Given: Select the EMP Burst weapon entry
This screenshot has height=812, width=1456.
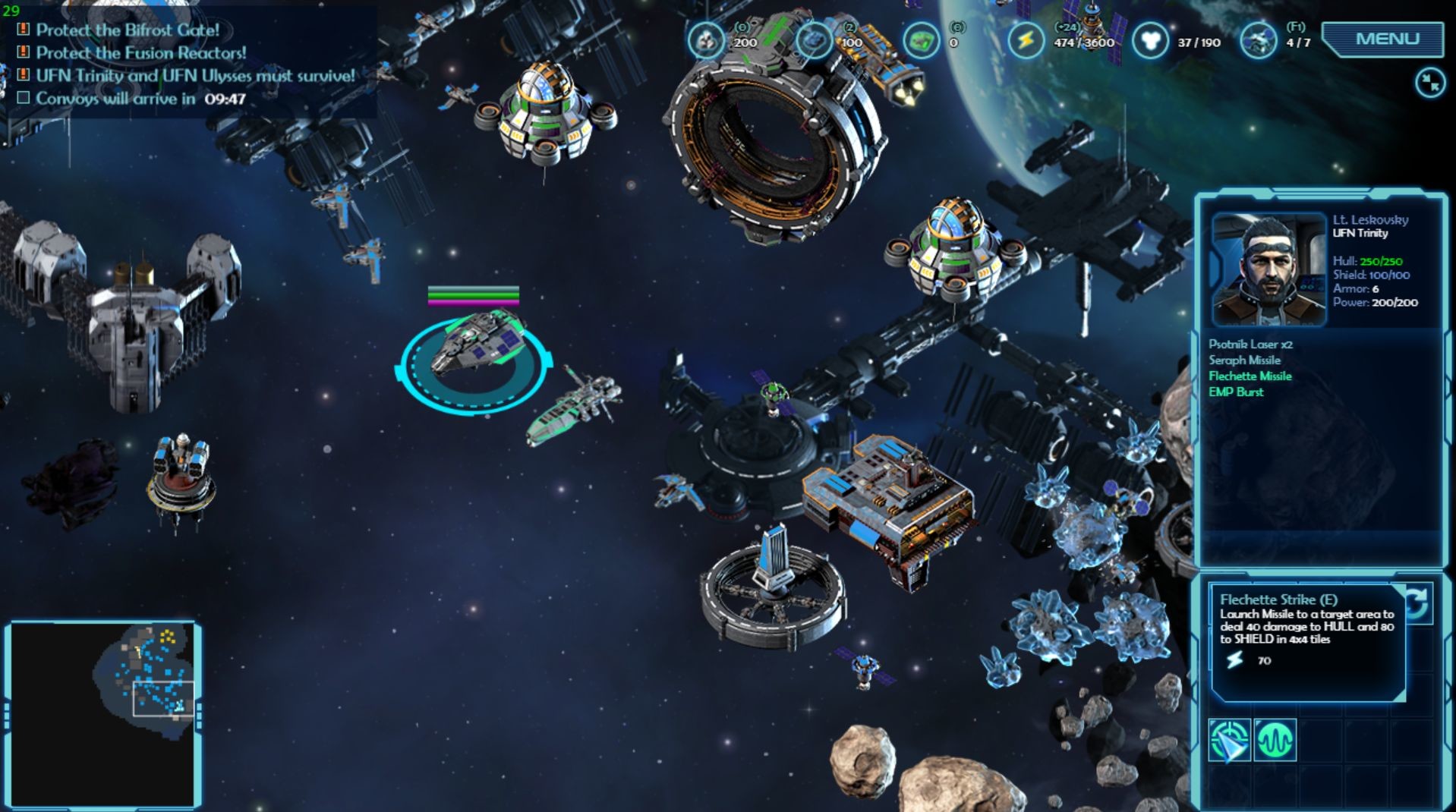Looking at the screenshot, I should 1238,392.
